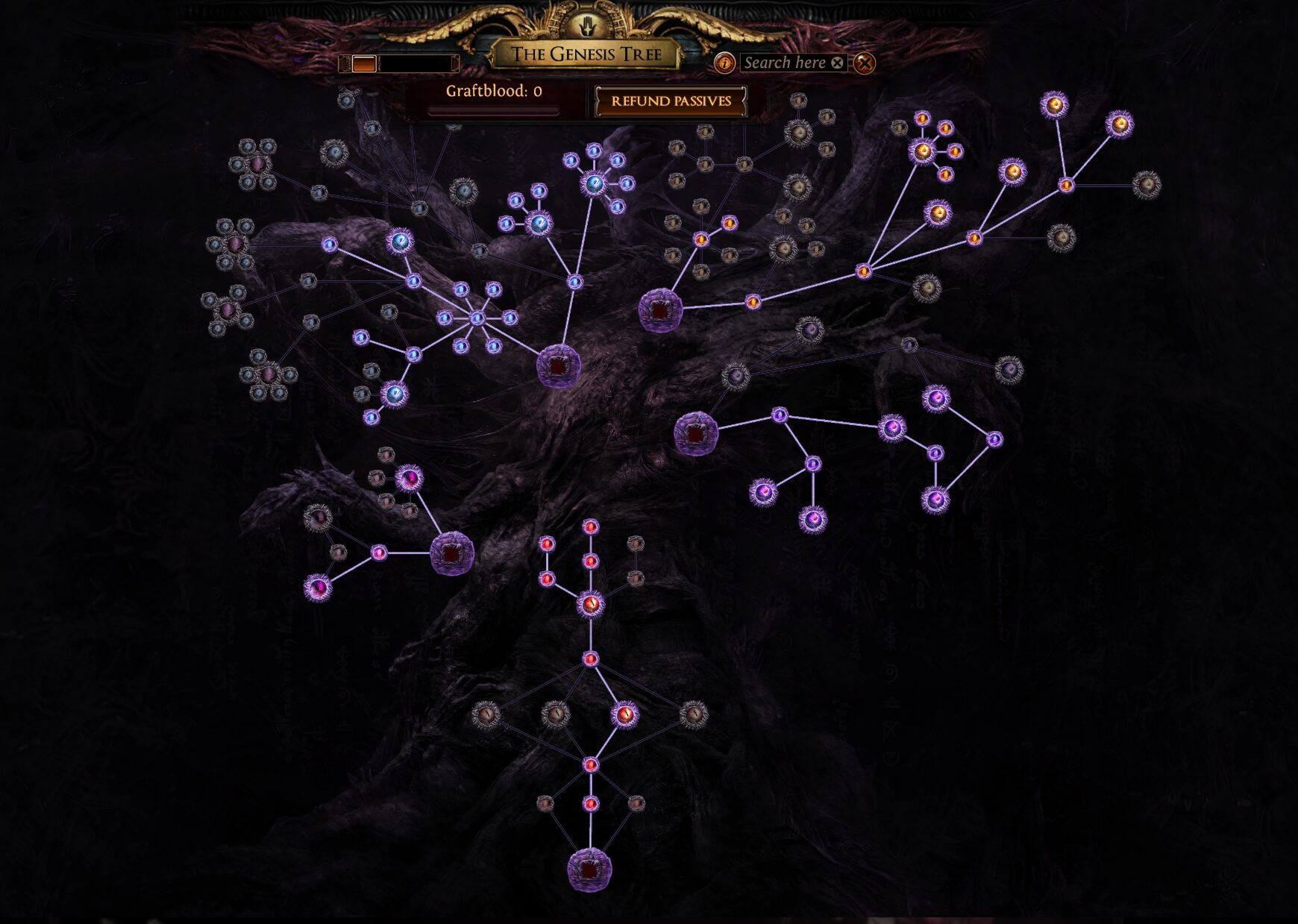The image size is (1298, 924).
Task: Open the orange info icon
Action: (724, 63)
